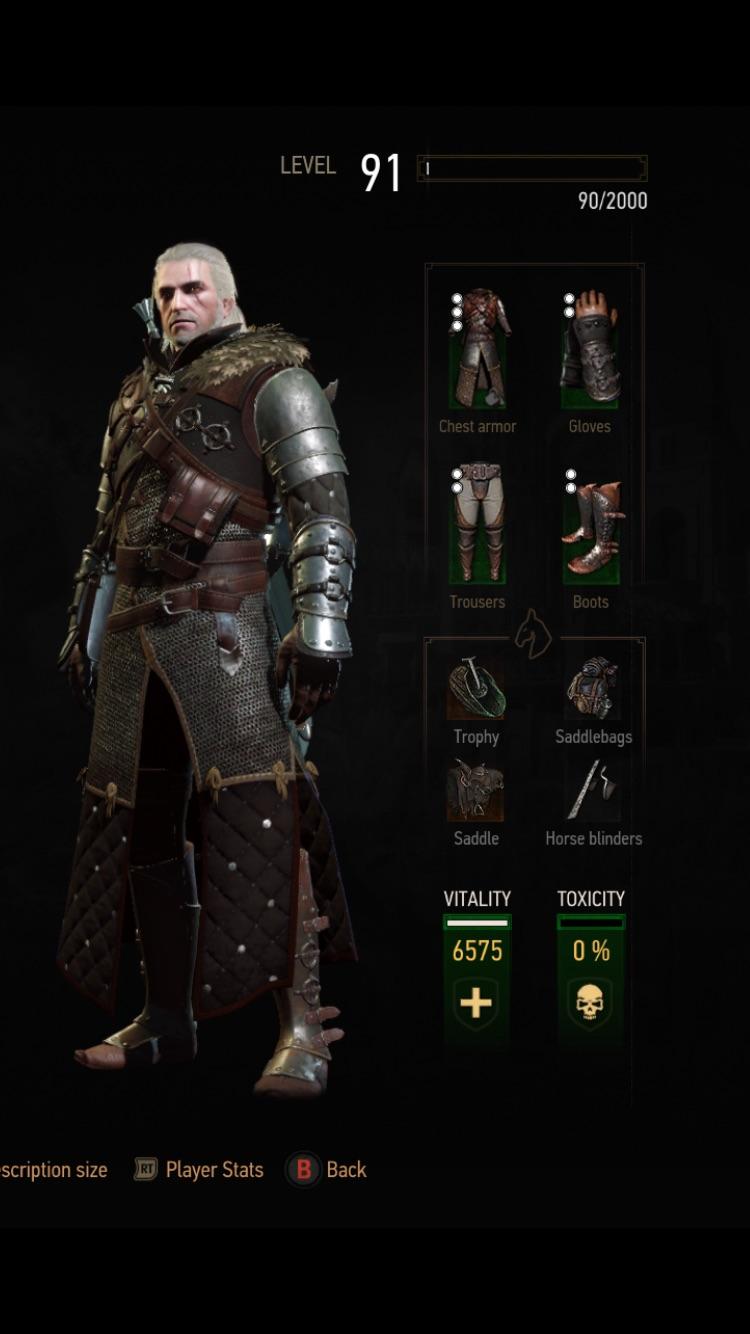
Task: Select the equipped gloves slot
Action: (x=590, y=350)
